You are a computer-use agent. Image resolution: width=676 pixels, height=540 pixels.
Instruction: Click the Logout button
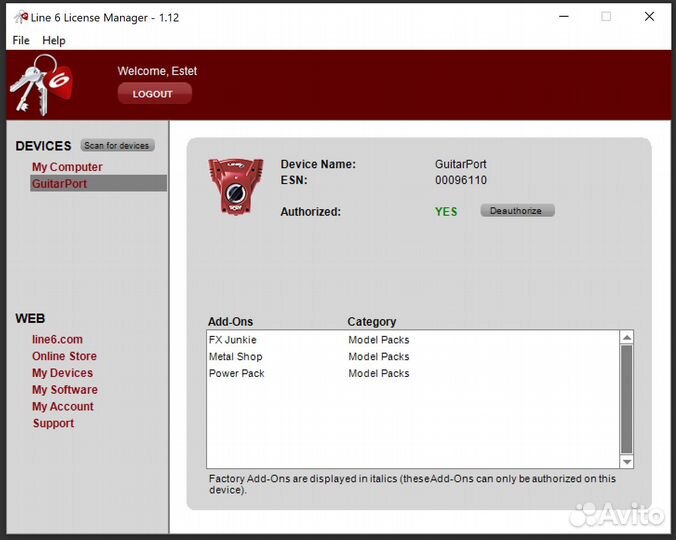[x=154, y=94]
